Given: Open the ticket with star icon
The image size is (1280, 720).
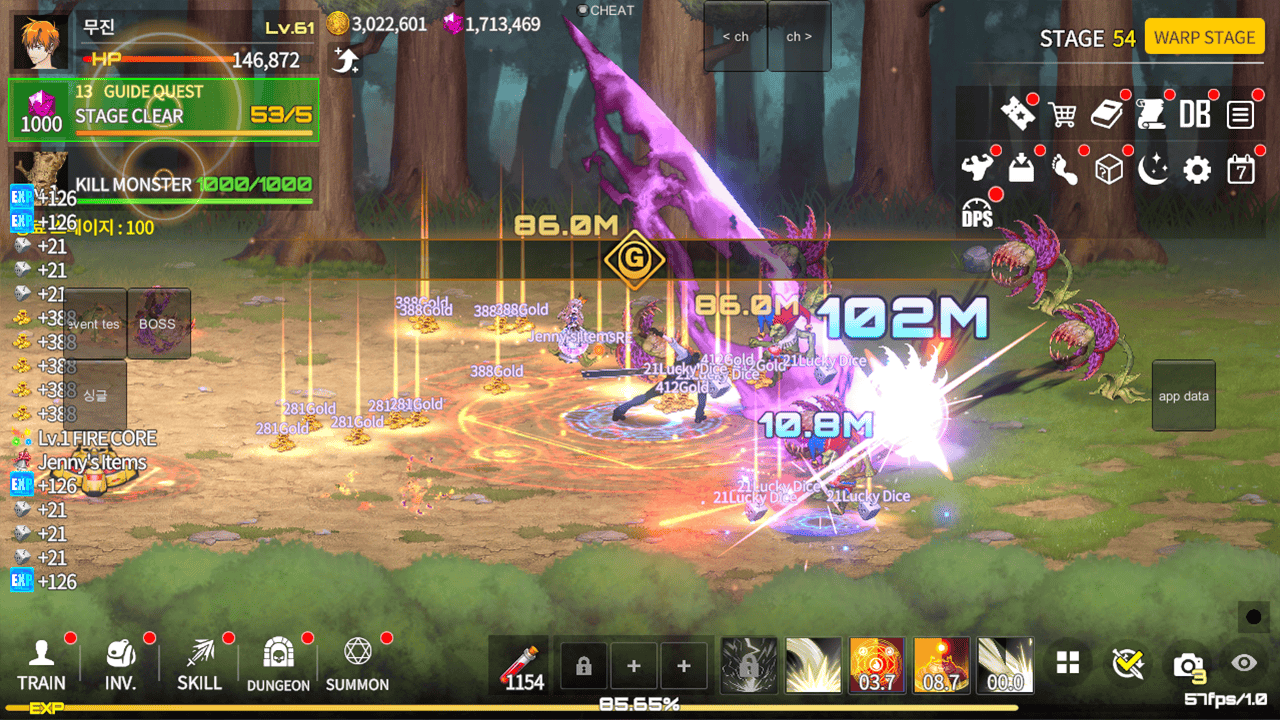Looking at the screenshot, I should pyautogui.click(x=1018, y=114).
